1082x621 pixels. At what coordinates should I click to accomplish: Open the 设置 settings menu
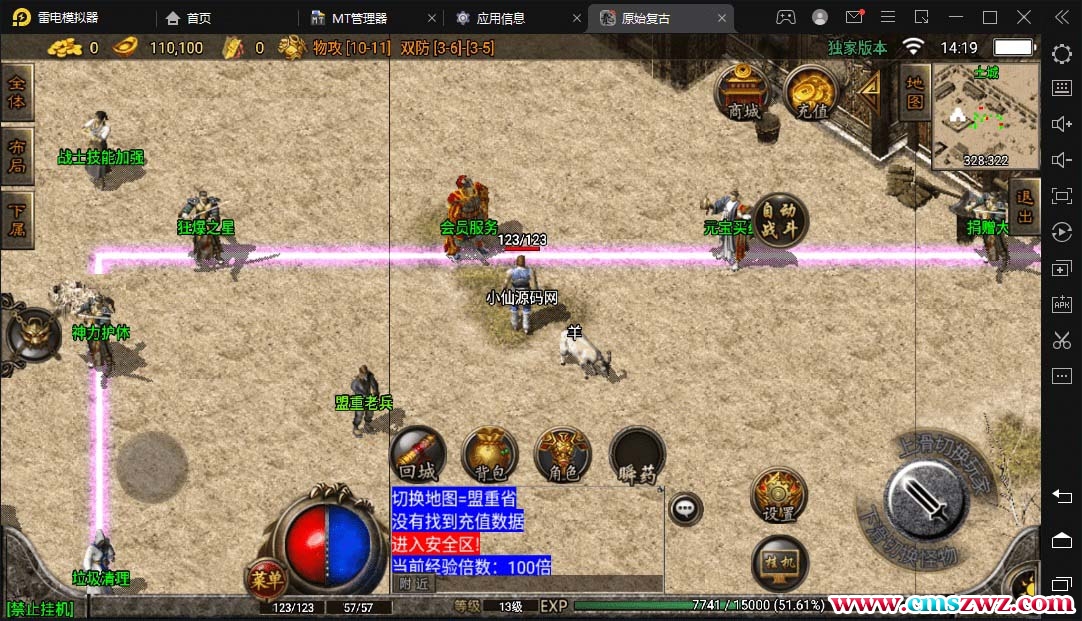click(778, 496)
